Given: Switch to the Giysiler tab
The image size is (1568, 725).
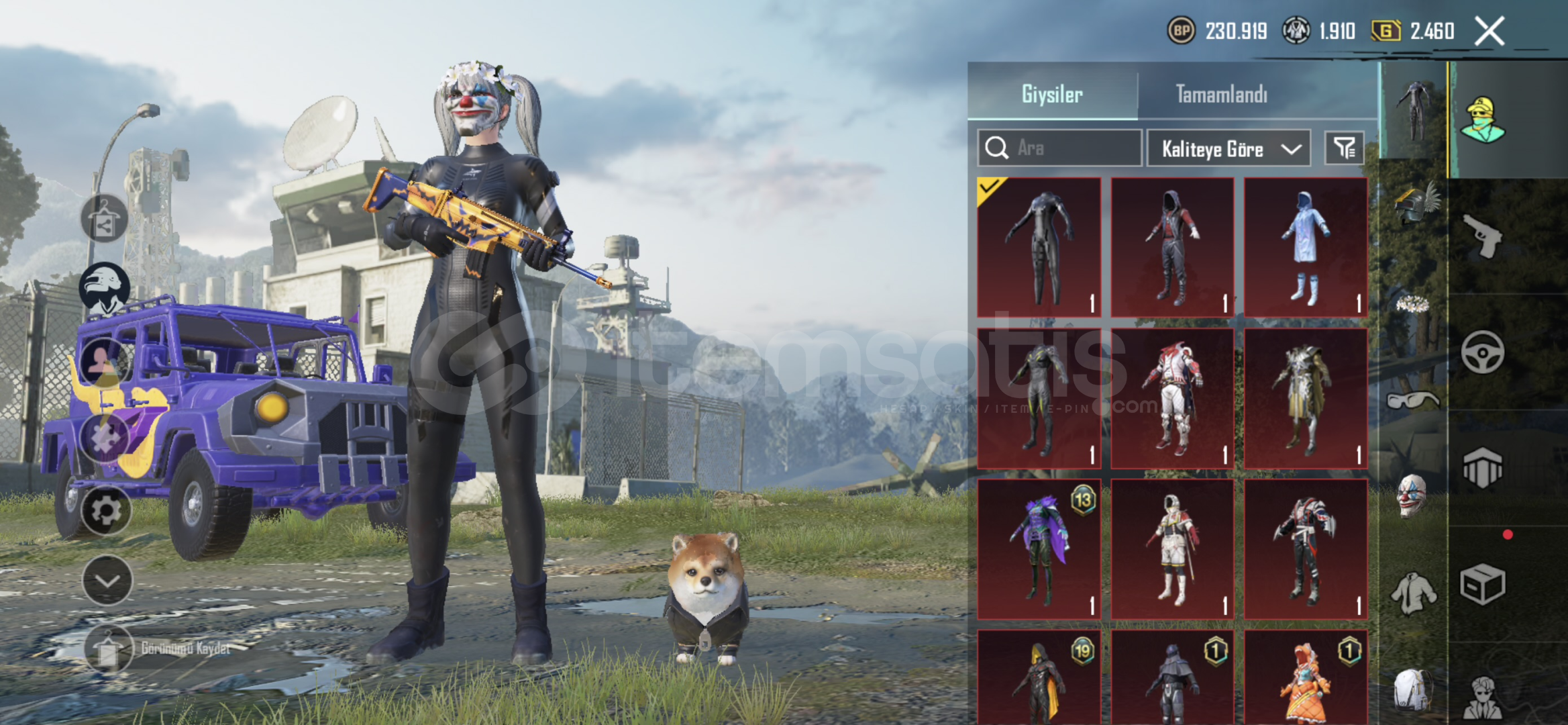Looking at the screenshot, I should (1052, 94).
